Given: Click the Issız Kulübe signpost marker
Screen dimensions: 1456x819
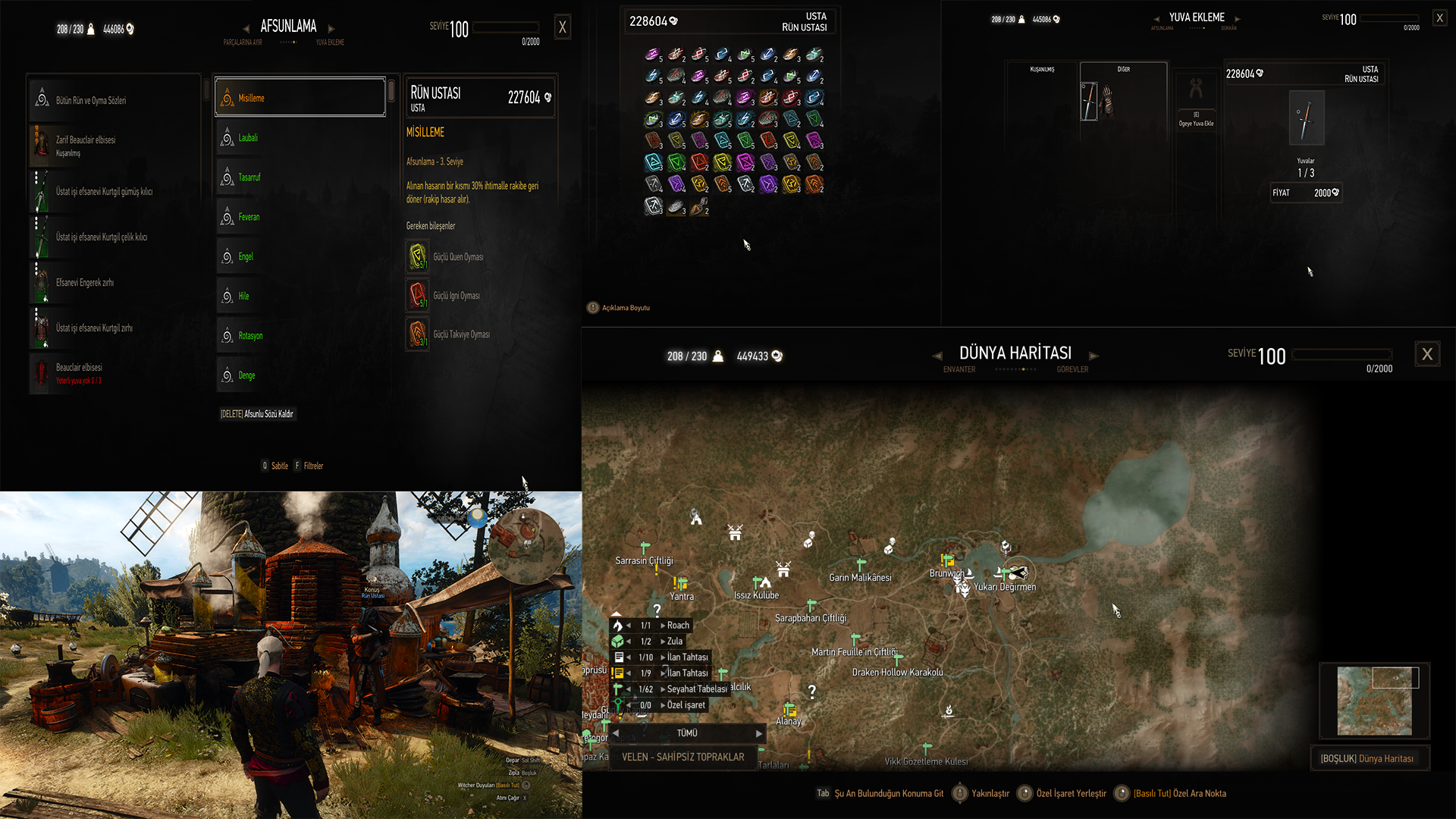Looking at the screenshot, I should pyautogui.click(x=758, y=582).
